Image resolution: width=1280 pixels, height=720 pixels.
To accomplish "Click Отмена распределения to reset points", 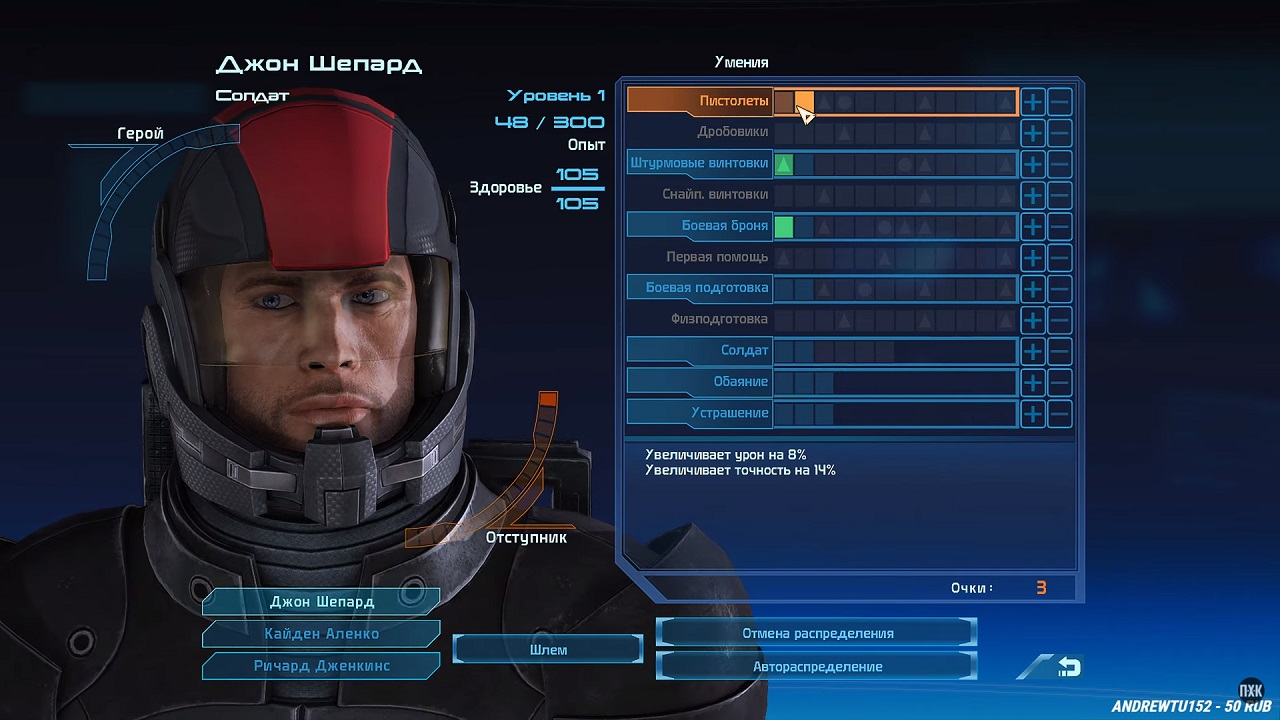I will point(817,633).
